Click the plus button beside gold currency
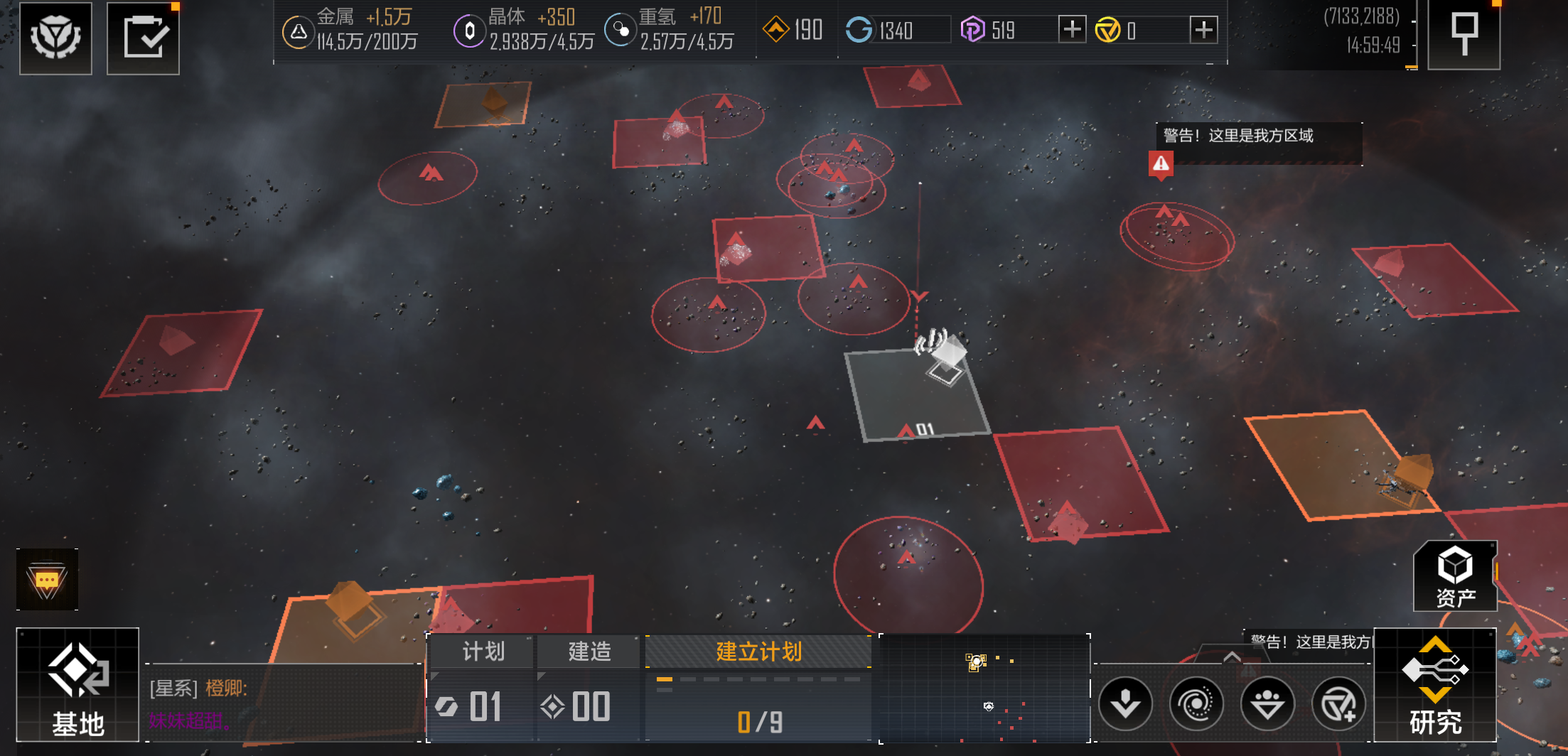This screenshot has height=756, width=1568. [x=1203, y=30]
